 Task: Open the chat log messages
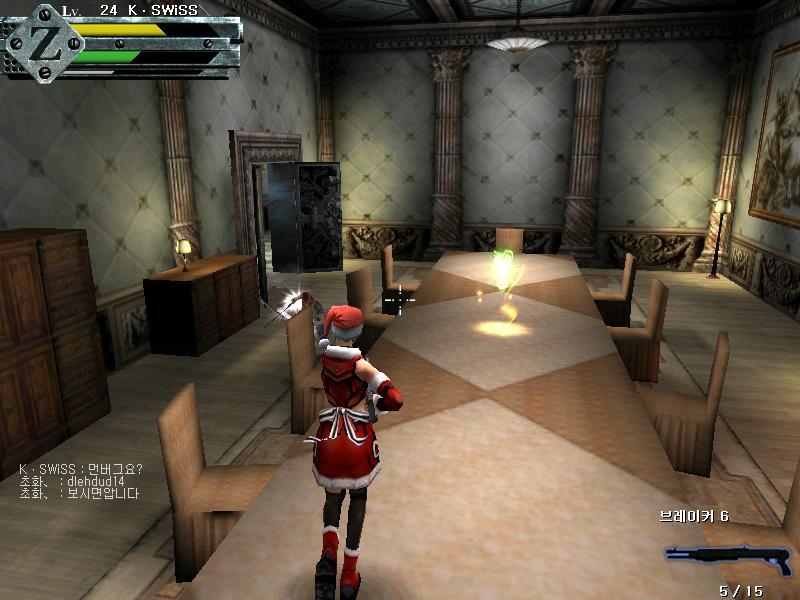[x=80, y=481]
